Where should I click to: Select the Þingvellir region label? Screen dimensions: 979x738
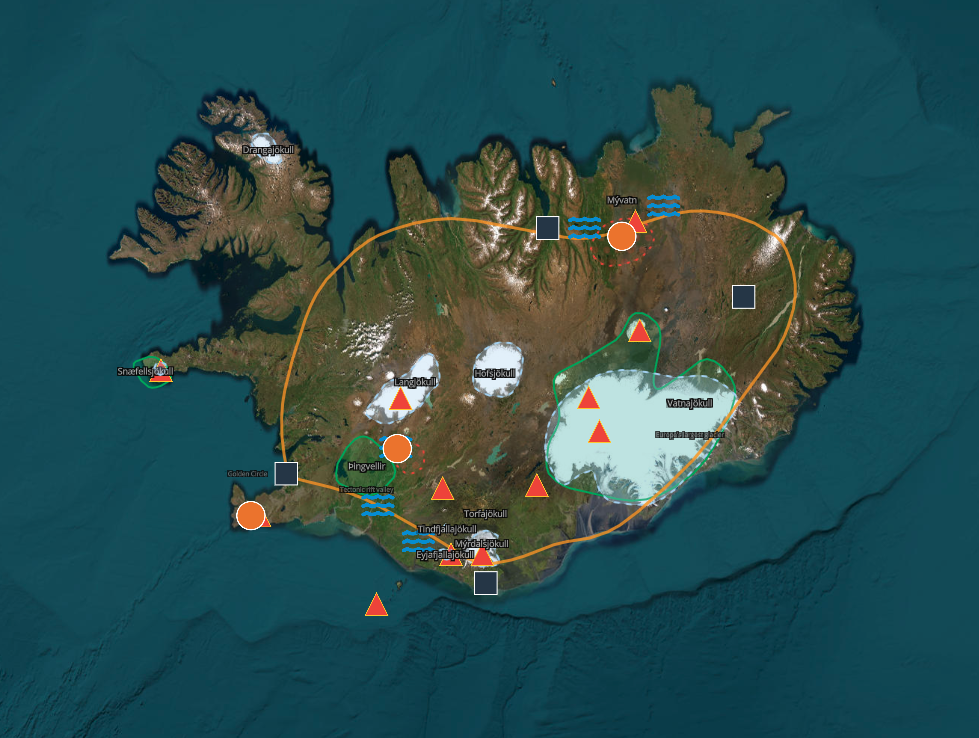coord(367,466)
